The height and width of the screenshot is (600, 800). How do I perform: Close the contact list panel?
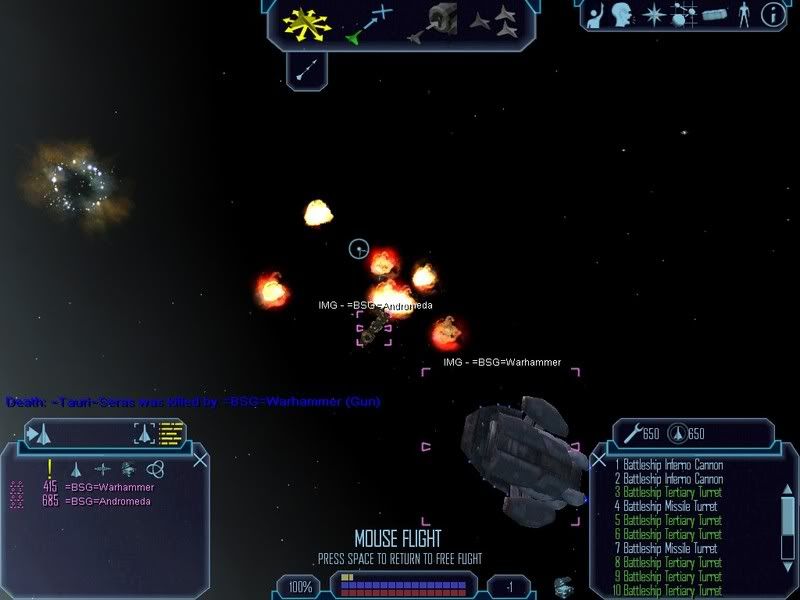200,460
